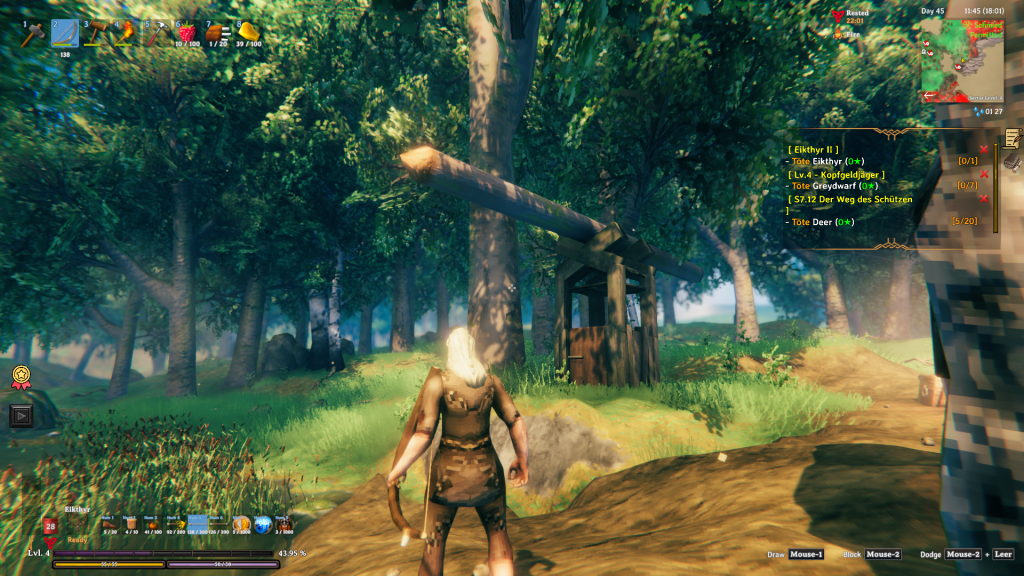The height and width of the screenshot is (576, 1024).
Task: Select the blue orb quick slot
Action: [x=262, y=524]
